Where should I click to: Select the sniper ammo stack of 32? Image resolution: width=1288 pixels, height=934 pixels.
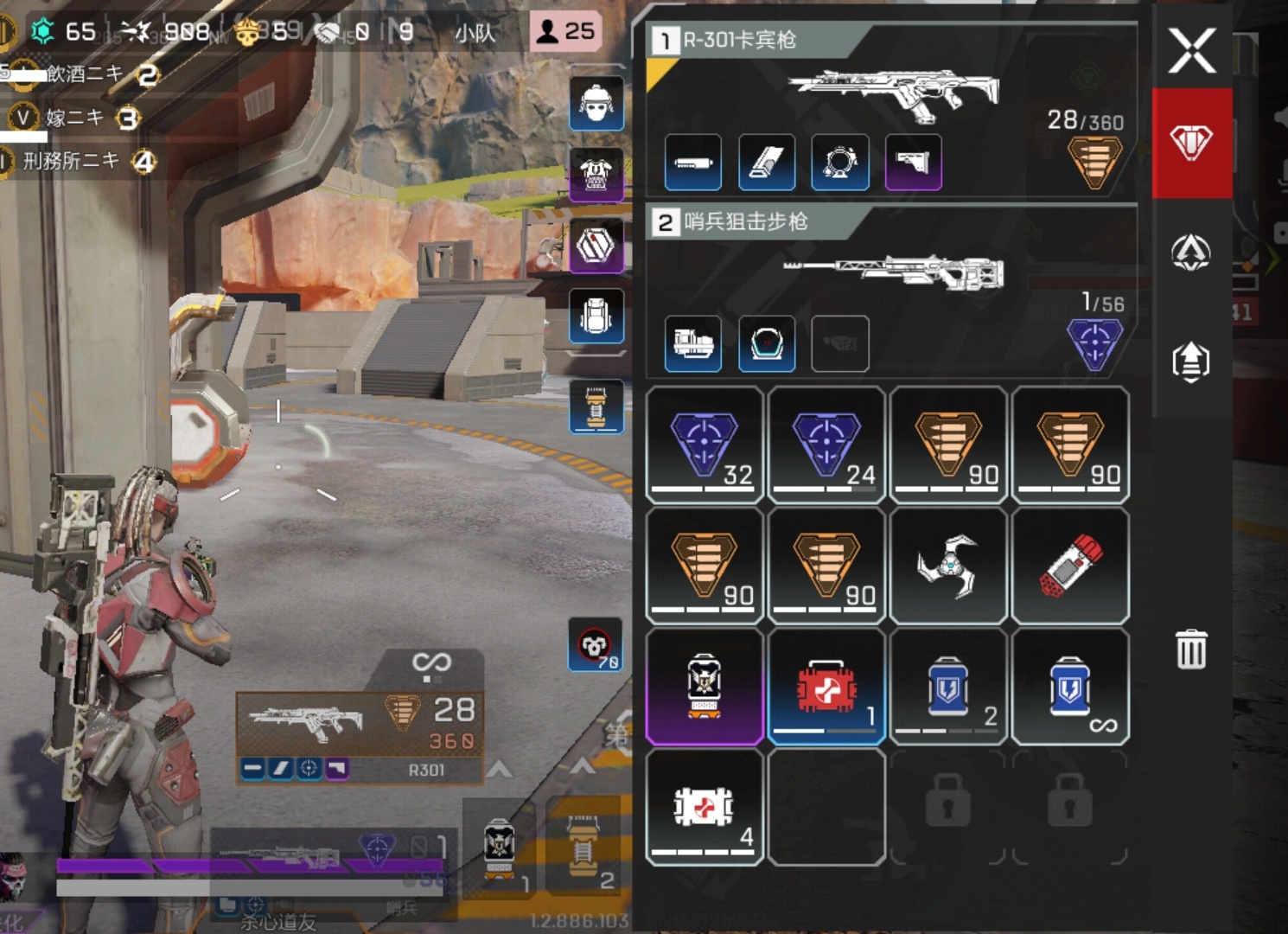pyautogui.click(x=705, y=445)
